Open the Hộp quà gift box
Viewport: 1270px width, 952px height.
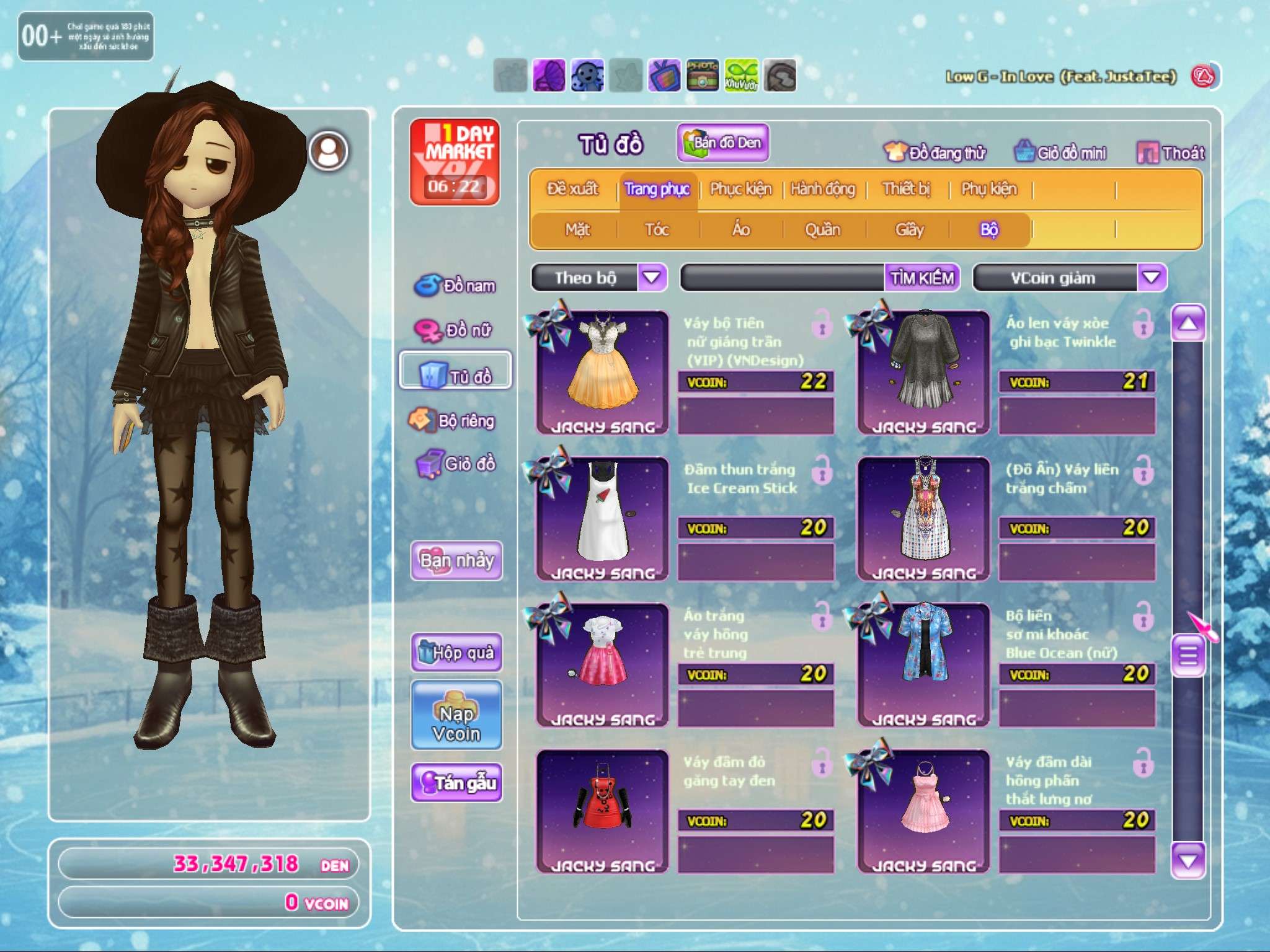(x=456, y=652)
